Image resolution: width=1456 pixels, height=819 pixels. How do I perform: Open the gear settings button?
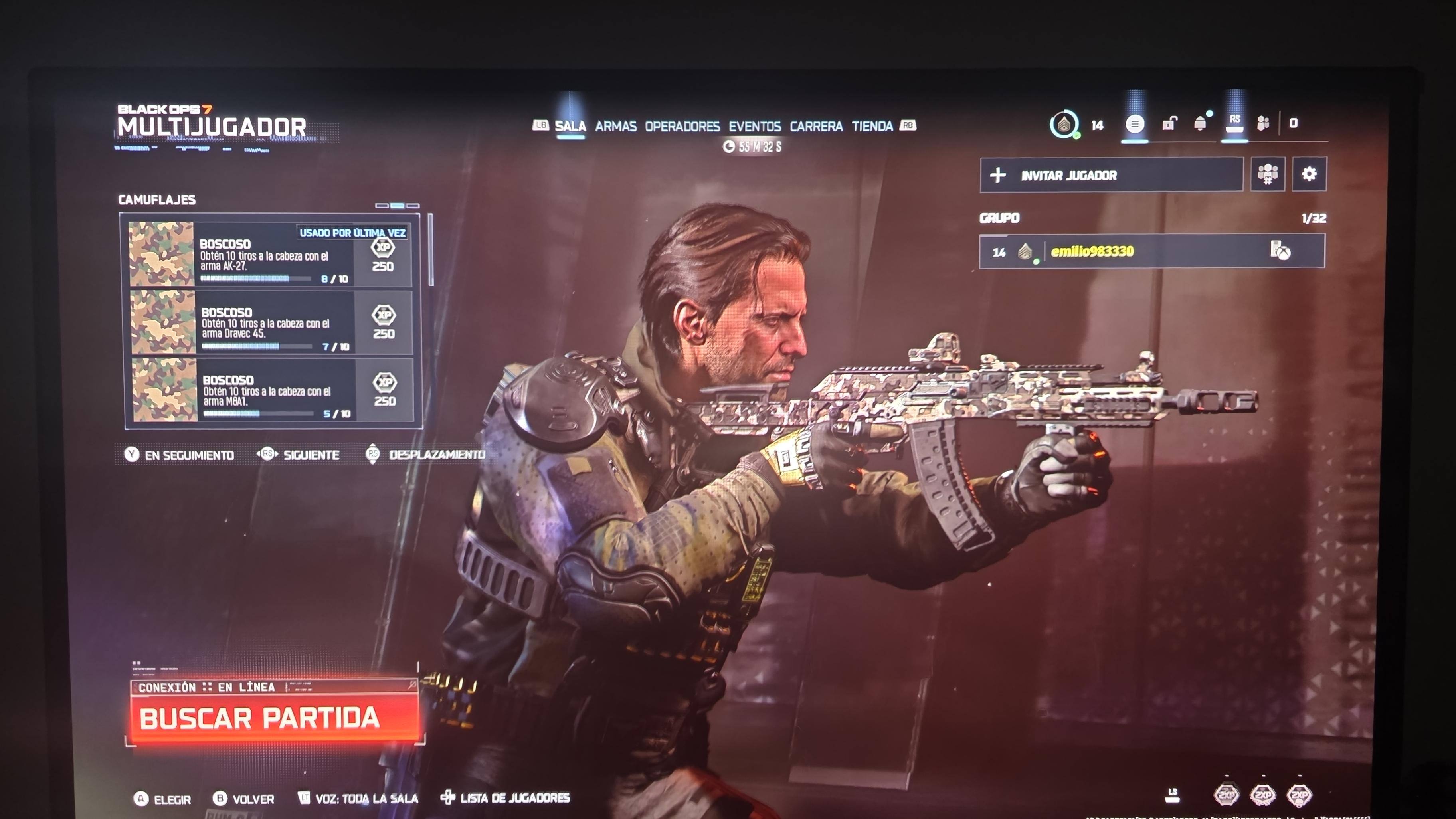[x=1308, y=174]
